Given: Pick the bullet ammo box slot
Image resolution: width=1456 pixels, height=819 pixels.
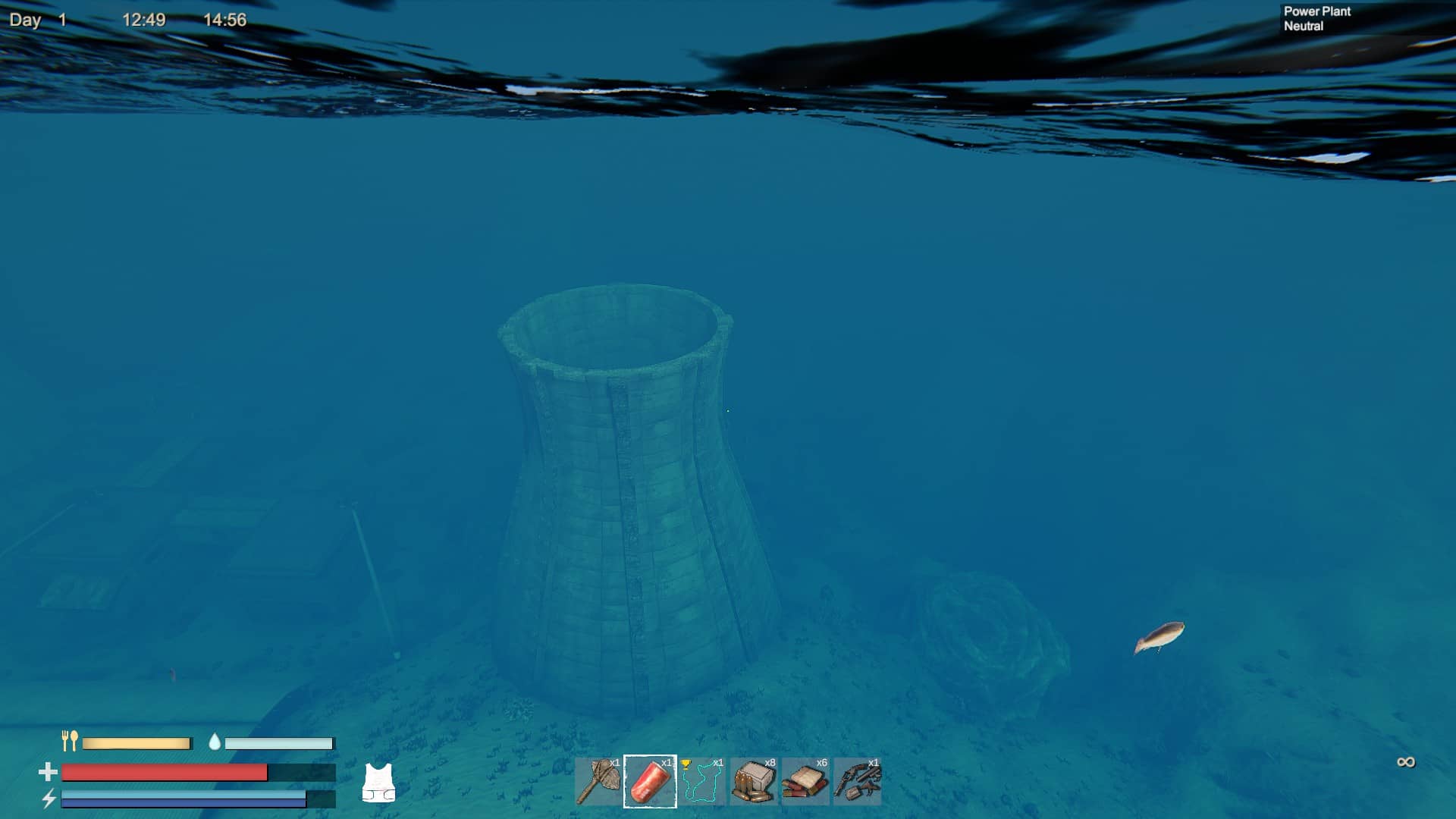Looking at the screenshot, I should [754, 781].
